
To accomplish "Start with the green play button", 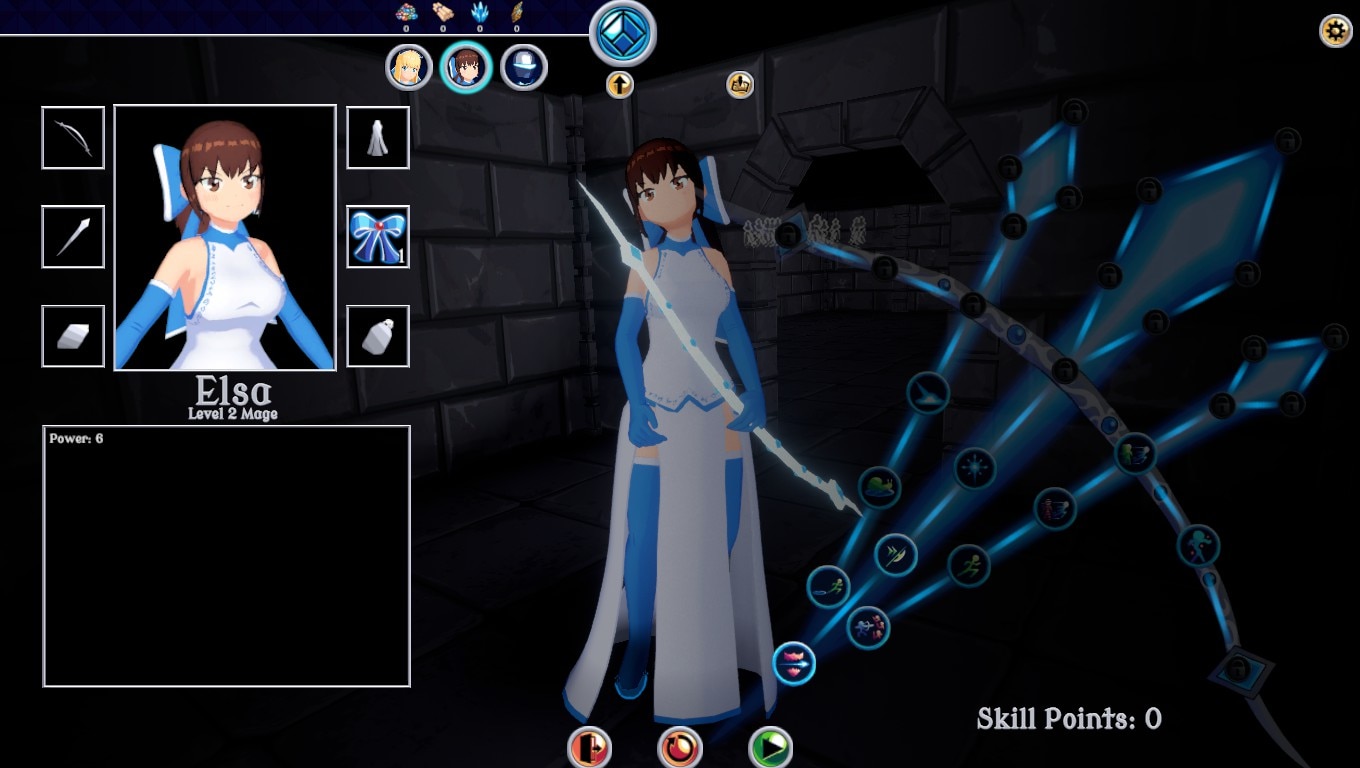I will pyautogui.click(x=770, y=747).
